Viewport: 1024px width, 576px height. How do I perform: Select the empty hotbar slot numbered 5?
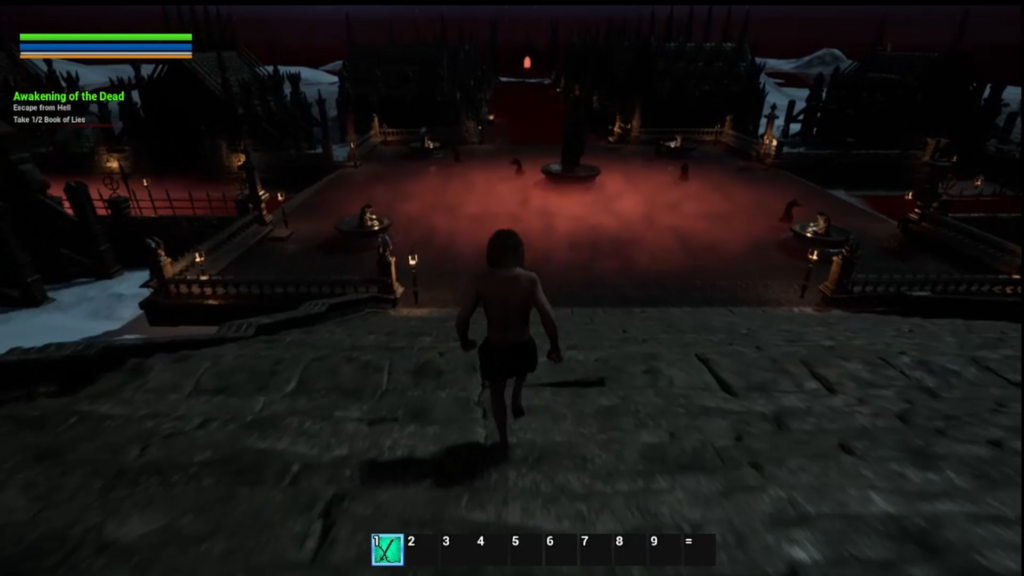(x=526, y=549)
